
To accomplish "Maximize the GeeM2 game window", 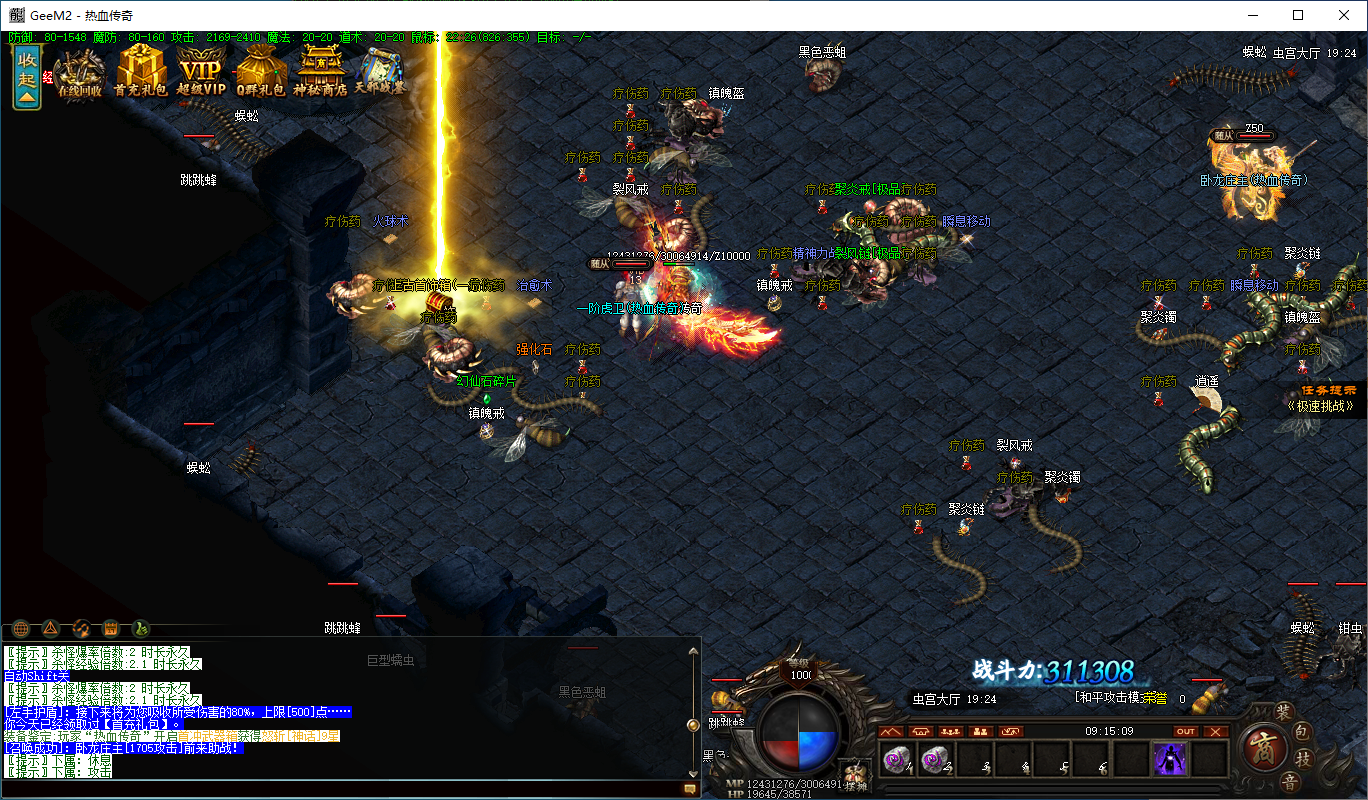I will [x=1298, y=15].
